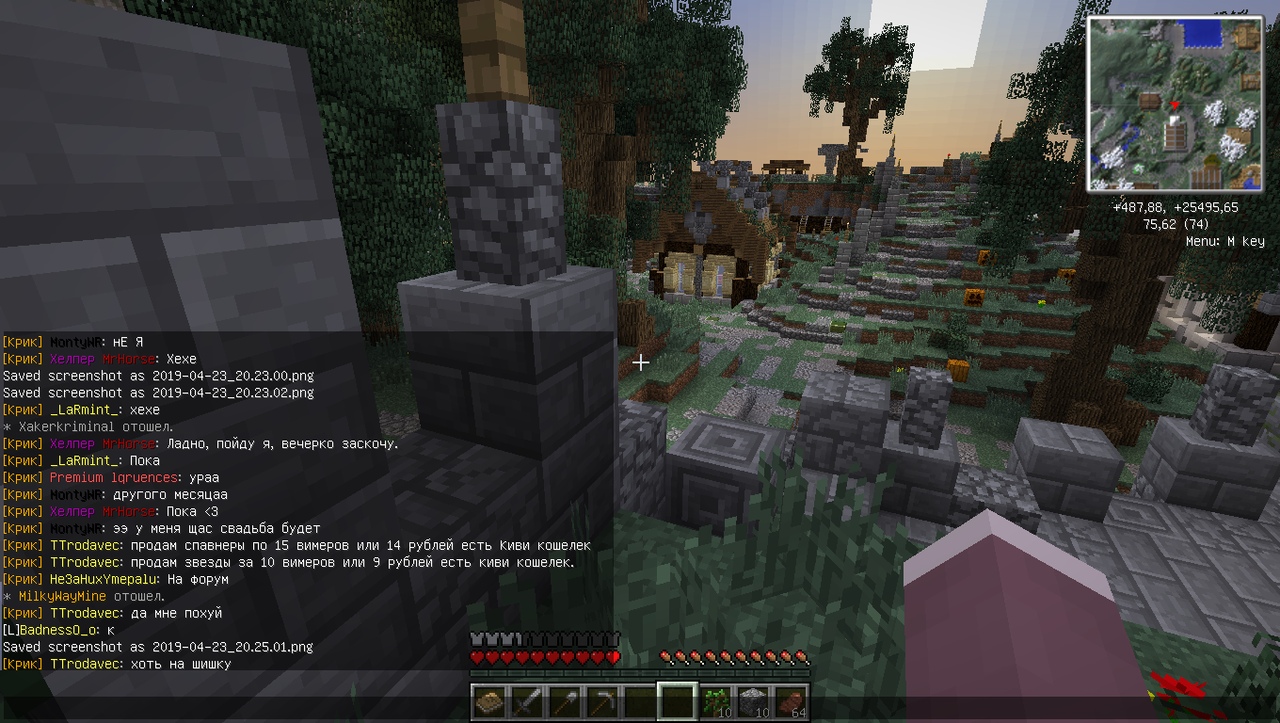Click TTrodavec's spawner sale chat message
This screenshot has width=1280, height=723.
coord(296,546)
